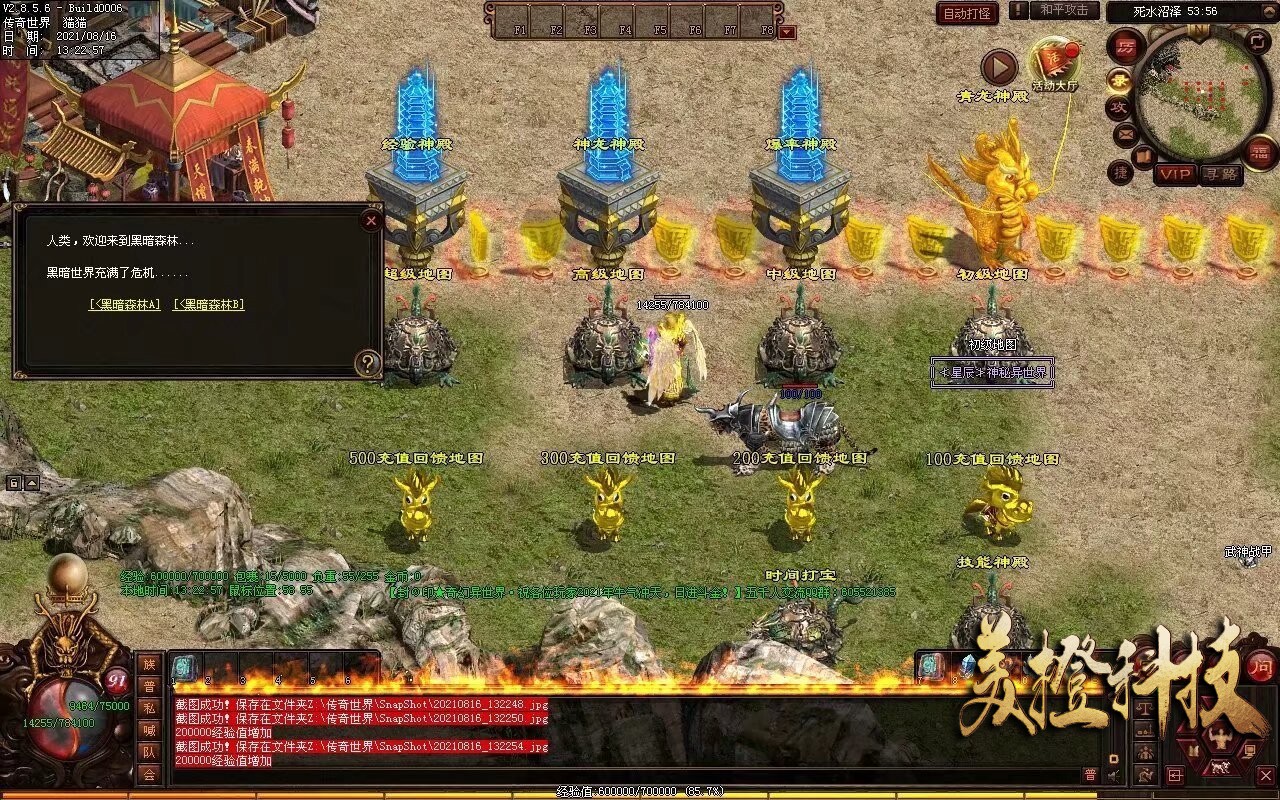Use the skill in hotbar slot 1

[x=185, y=668]
